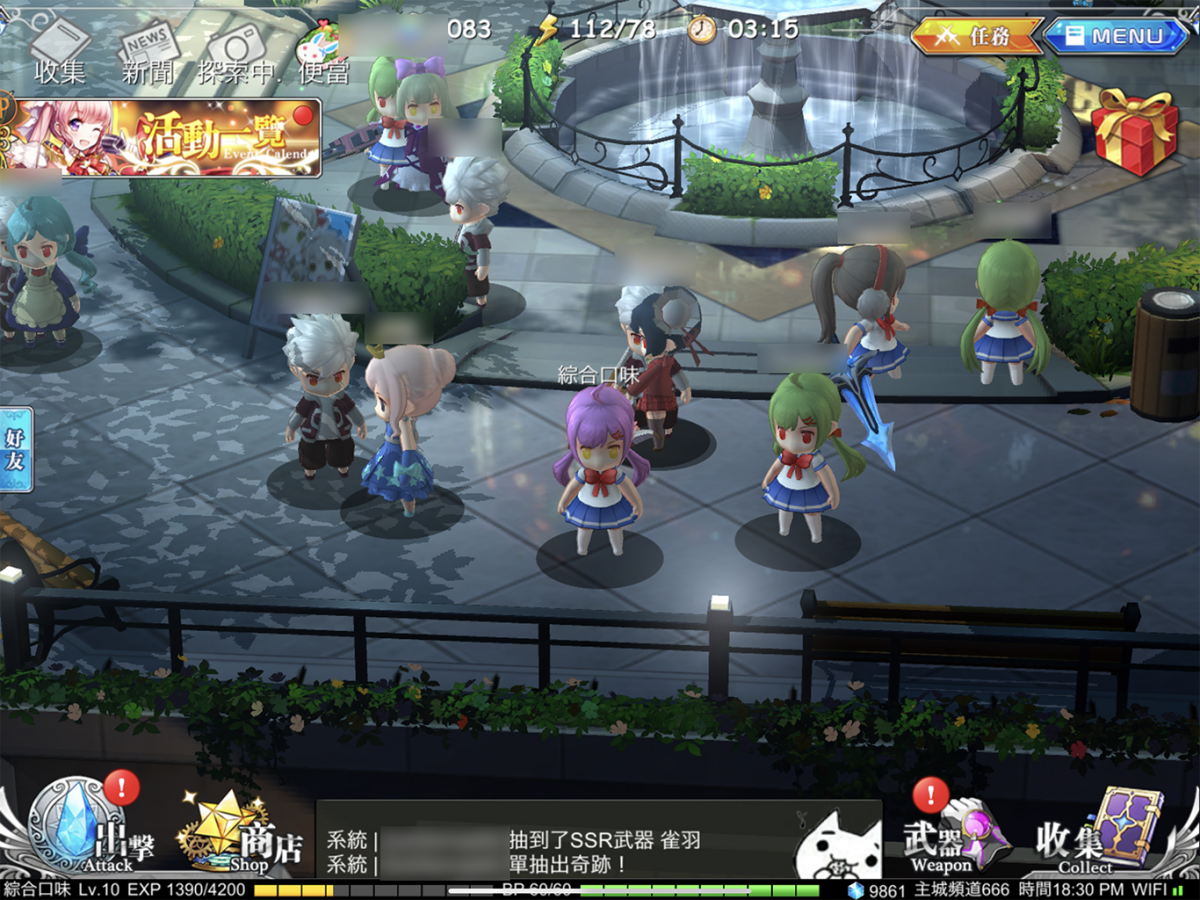
Task: Open the 活動一覽 event calendar banner
Action: tap(165, 138)
